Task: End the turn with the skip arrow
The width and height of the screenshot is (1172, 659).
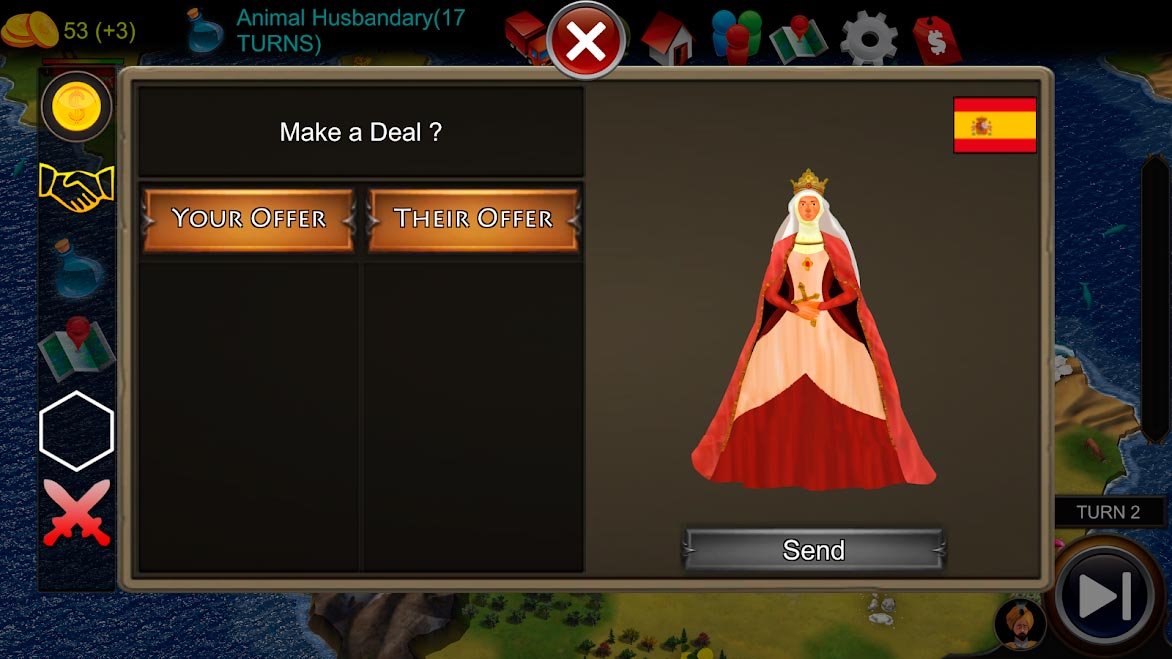Action: coord(1105,597)
